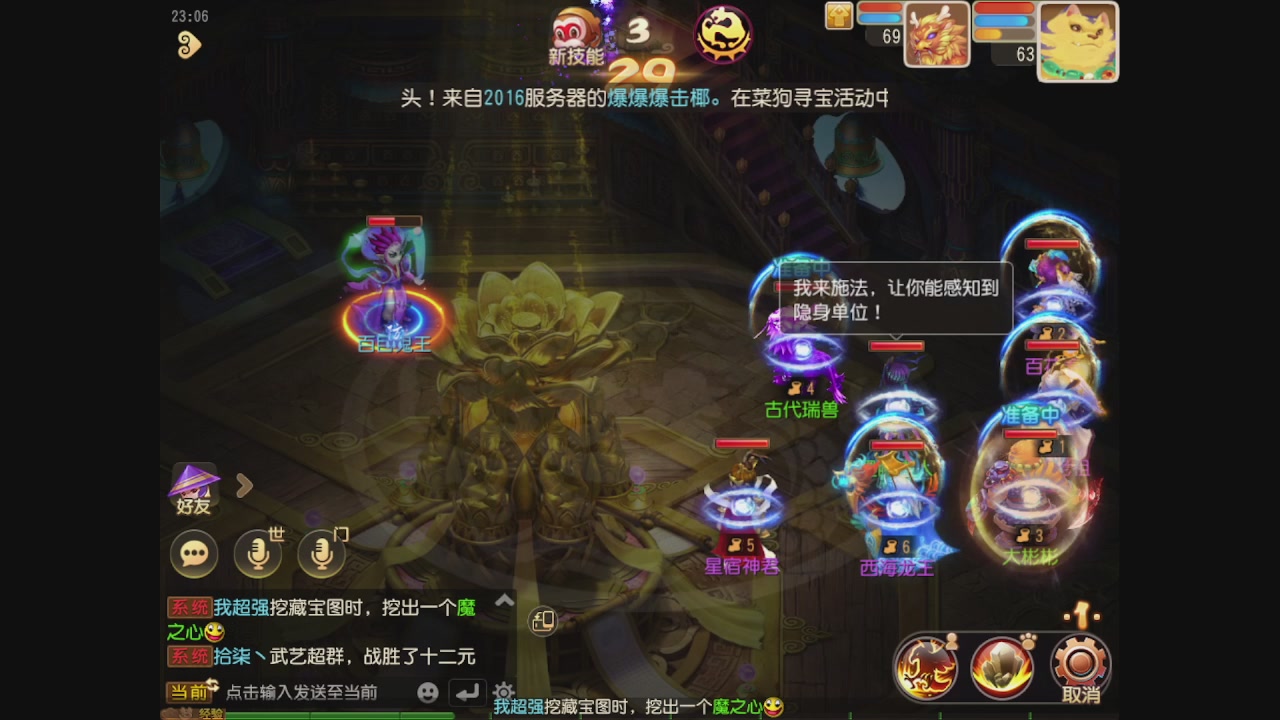This screenshot has width=1280, height=720.
Task: Click the speech bubble chat icon
Action: pyautogui.click(x=193, y=554)
